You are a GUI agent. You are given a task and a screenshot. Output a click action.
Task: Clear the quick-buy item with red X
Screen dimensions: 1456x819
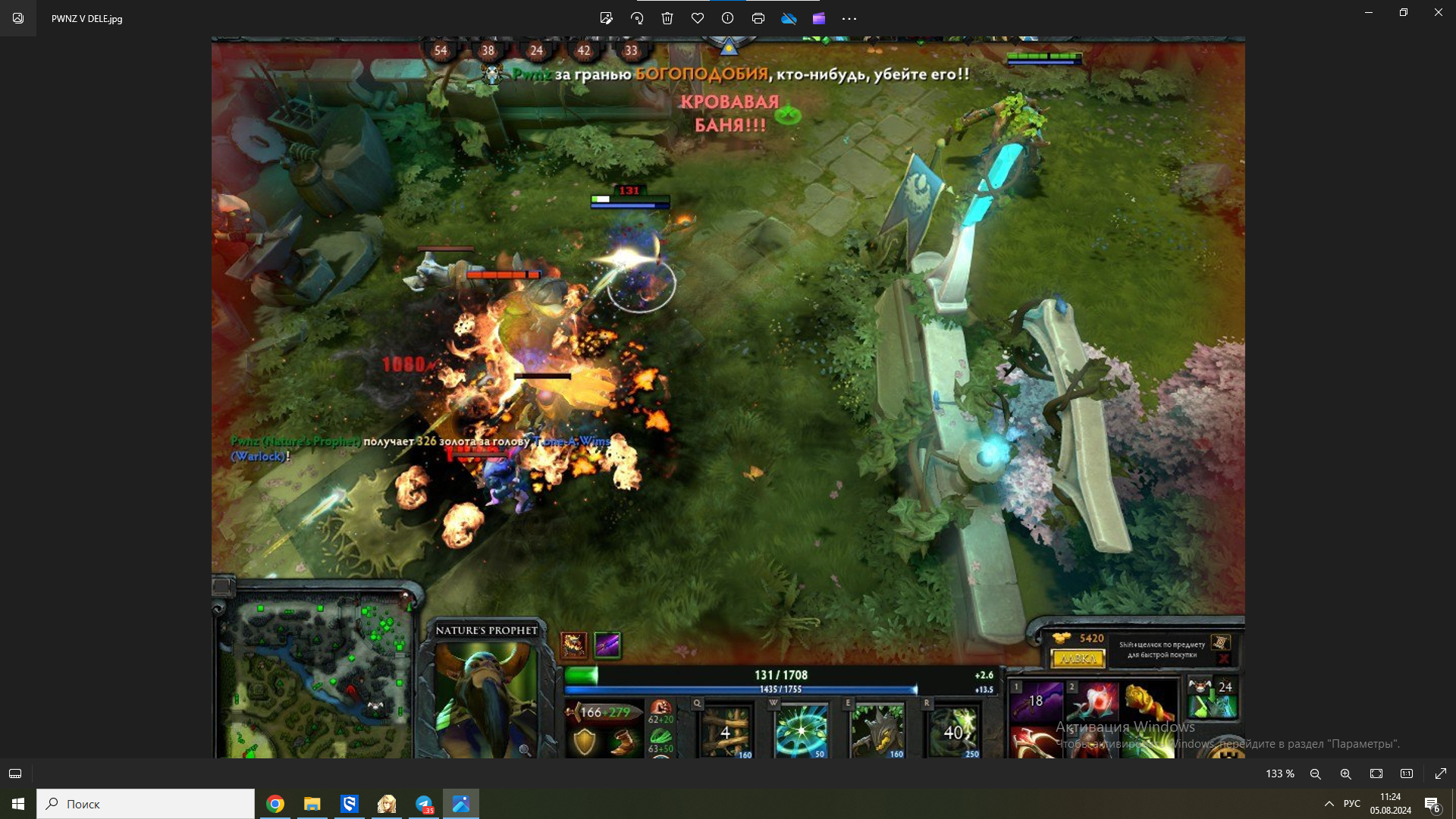(1222, 659)
